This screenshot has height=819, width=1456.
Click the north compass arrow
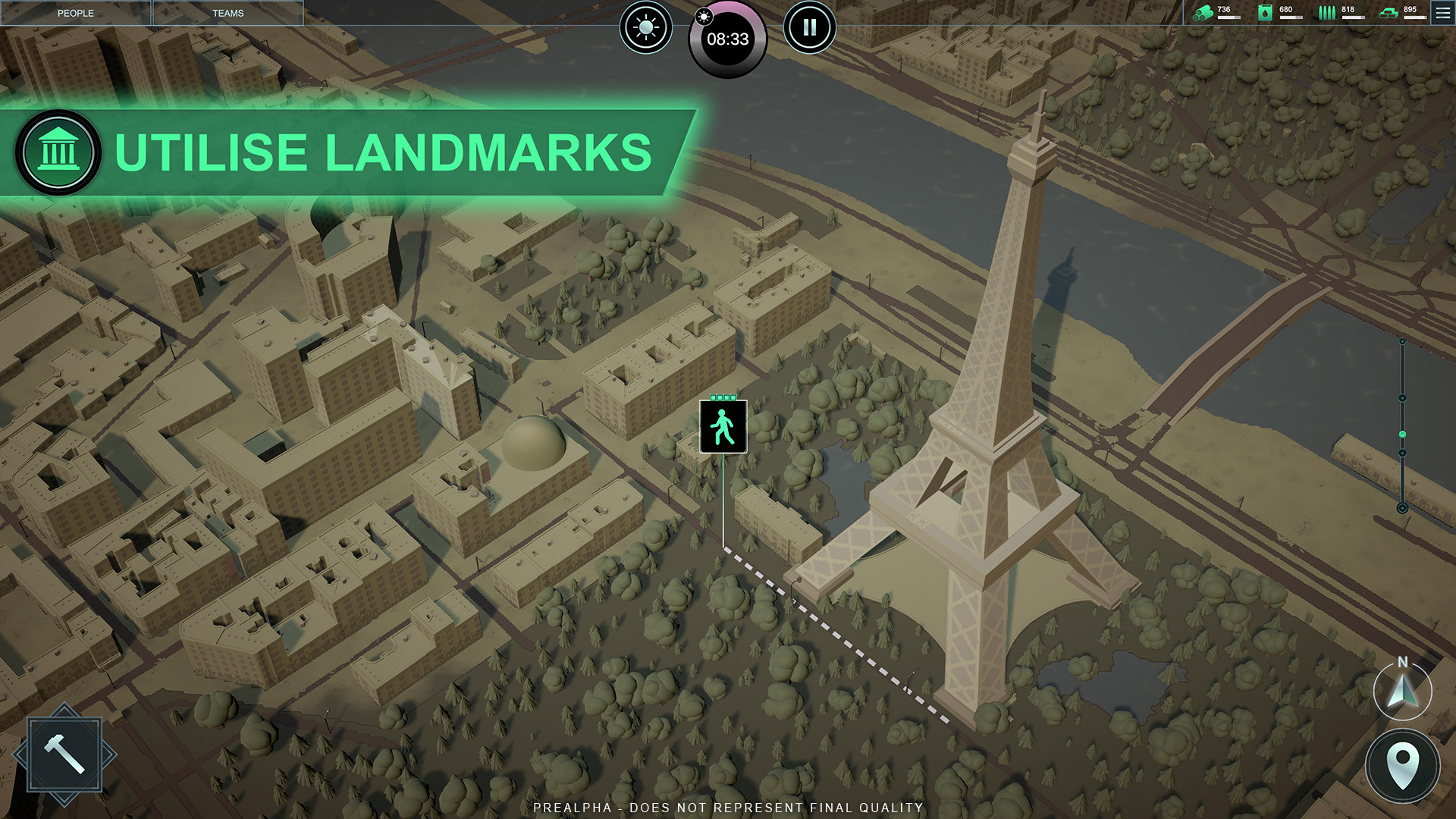pyautogui.click(x=1402, y=691)
